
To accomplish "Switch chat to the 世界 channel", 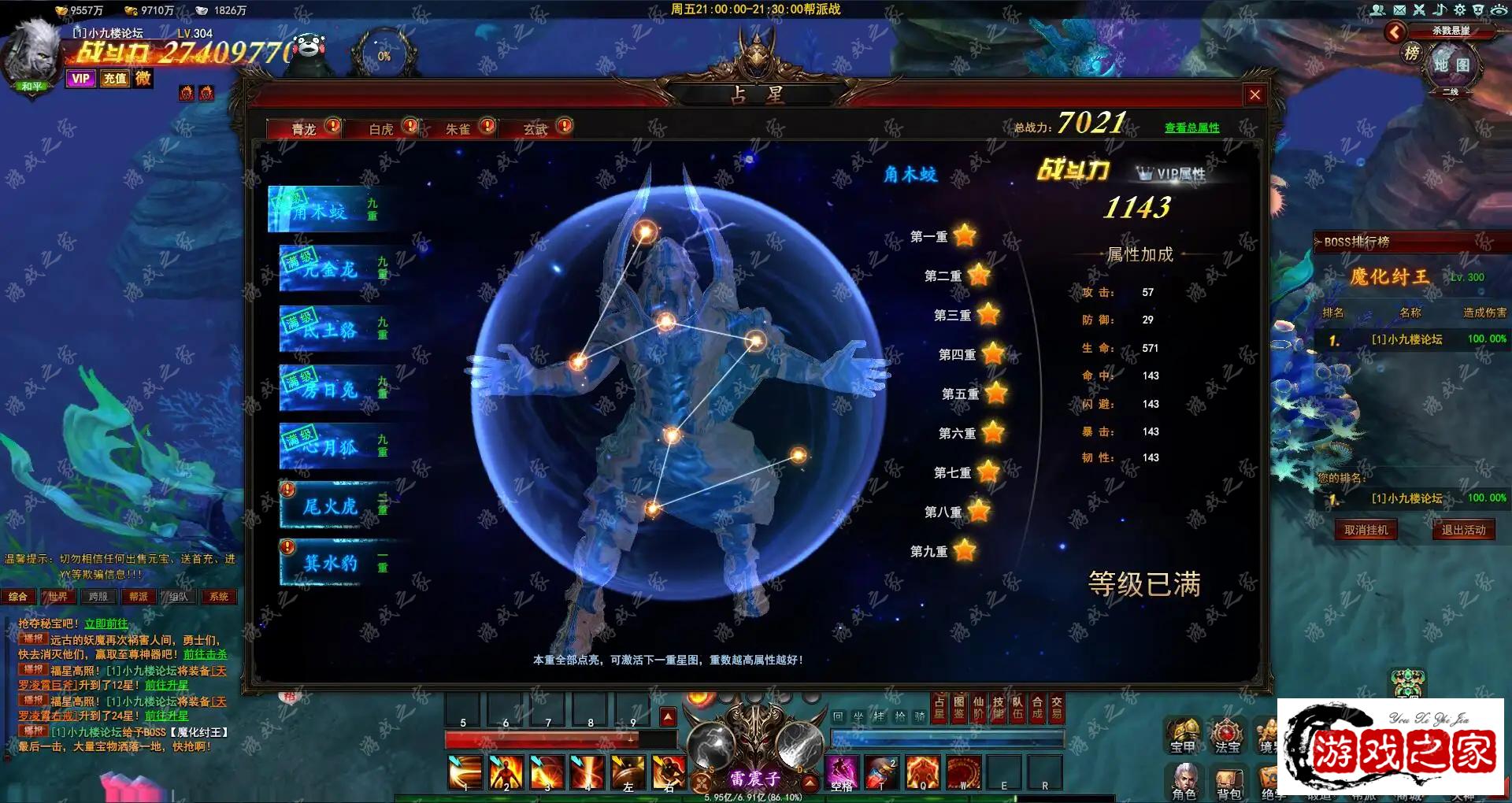I will click(57, 597).
